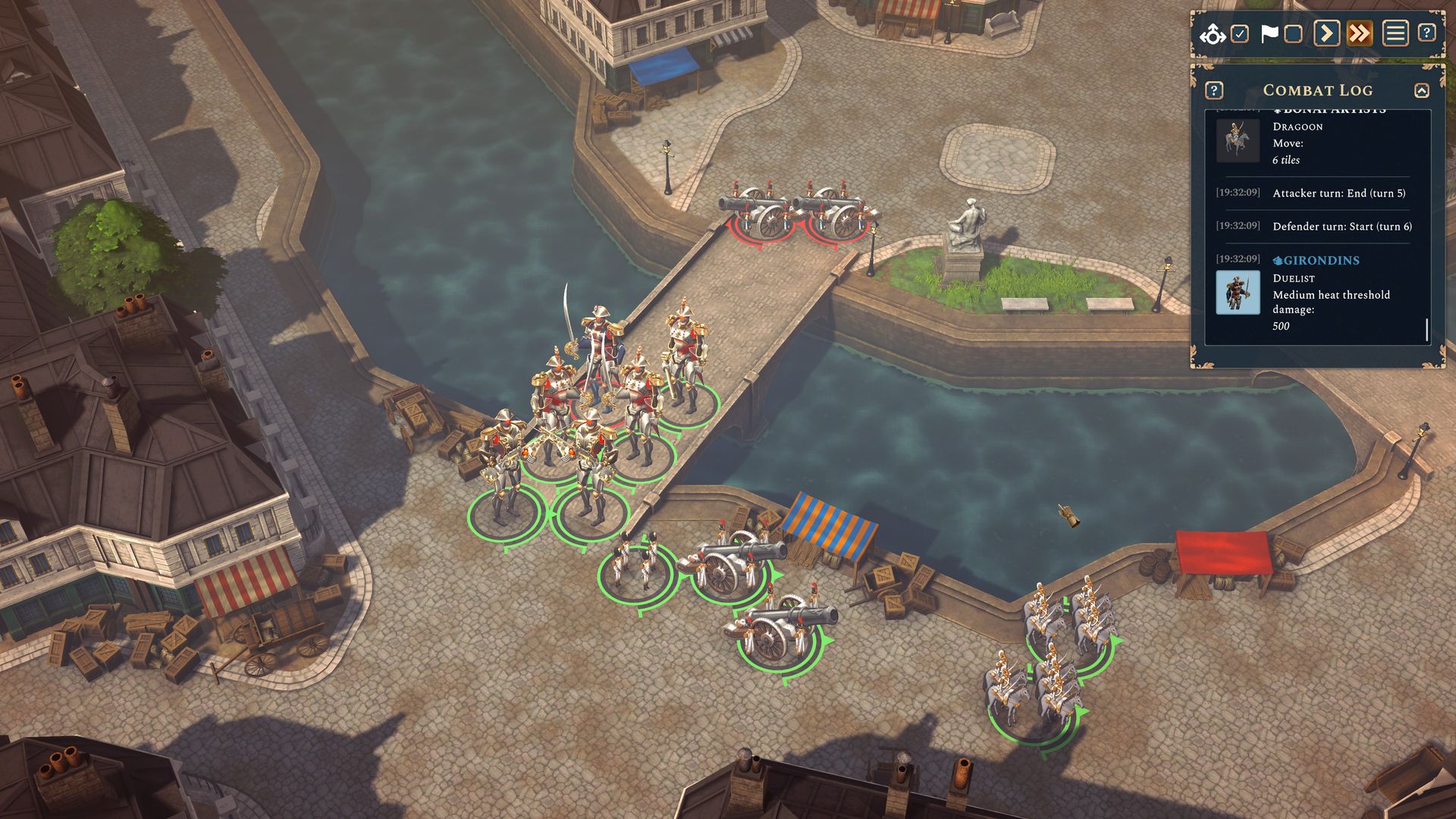Toggle the checked movement-arrows checkbox
The image size is (1456, 819).
1239,34
